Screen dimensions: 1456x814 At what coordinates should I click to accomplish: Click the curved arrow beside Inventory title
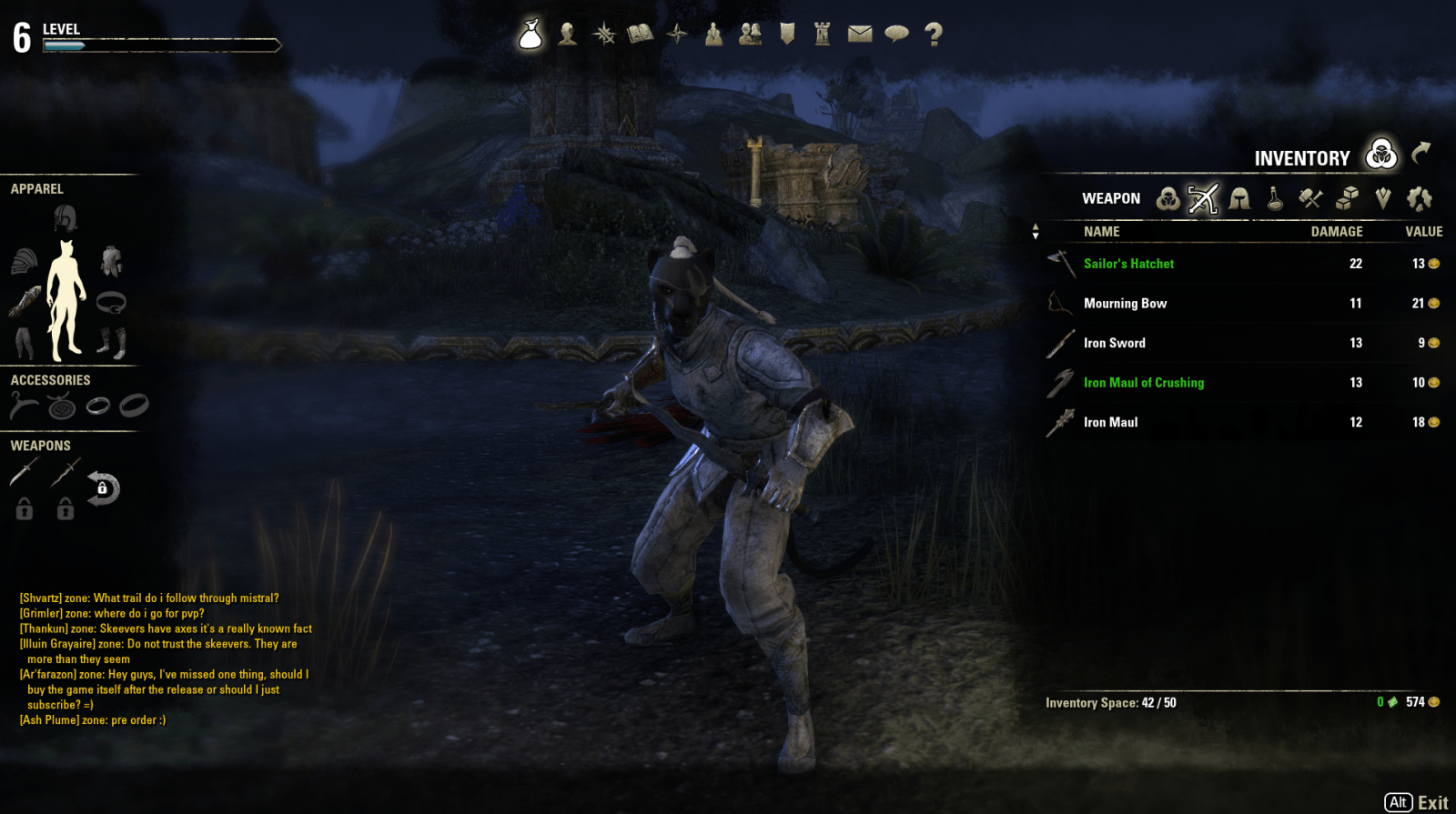(1421, 153)
